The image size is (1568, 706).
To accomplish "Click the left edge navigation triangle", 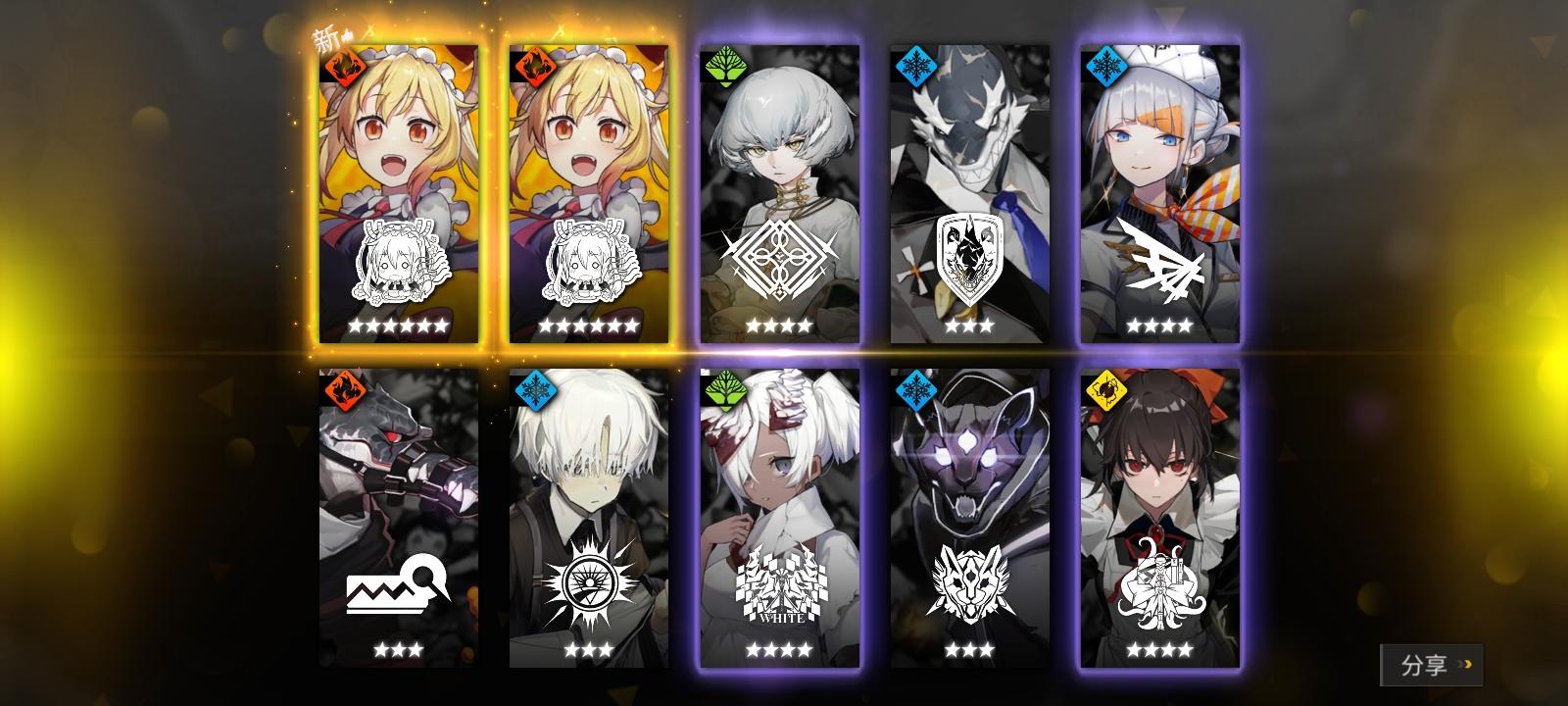I will 218,393.
